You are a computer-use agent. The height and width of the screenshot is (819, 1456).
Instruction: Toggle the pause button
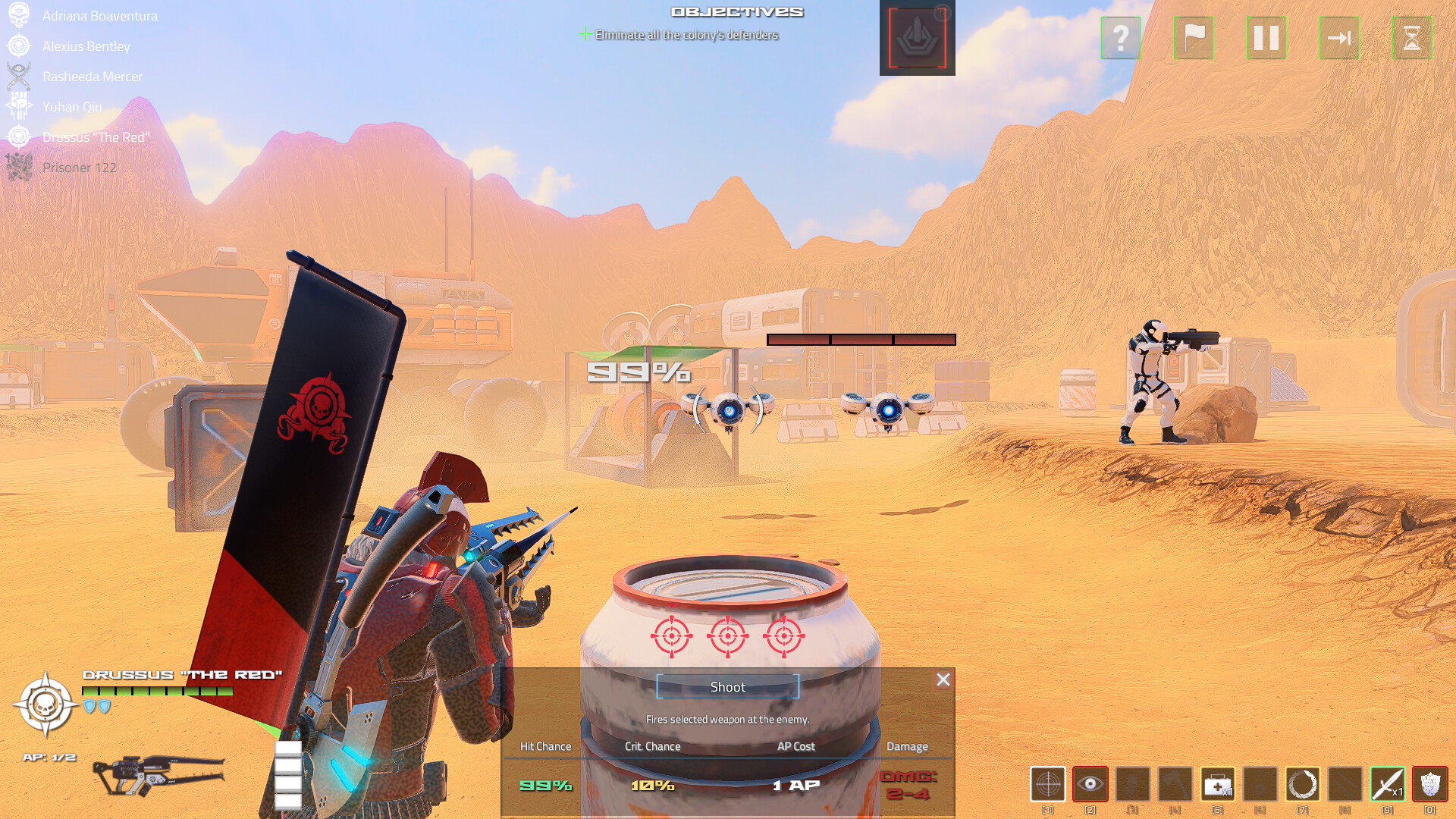pos(1266,39)
